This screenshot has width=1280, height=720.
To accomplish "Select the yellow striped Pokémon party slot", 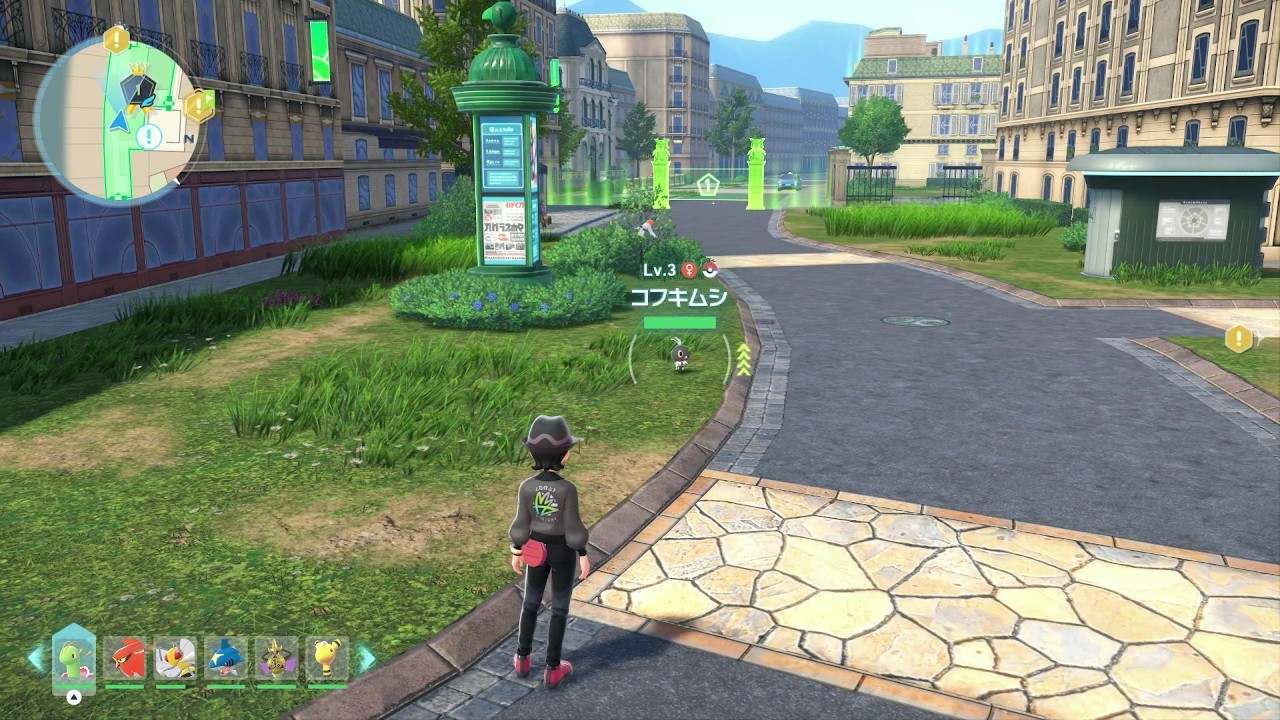I will pyautogui.click(x=327, y=658).
